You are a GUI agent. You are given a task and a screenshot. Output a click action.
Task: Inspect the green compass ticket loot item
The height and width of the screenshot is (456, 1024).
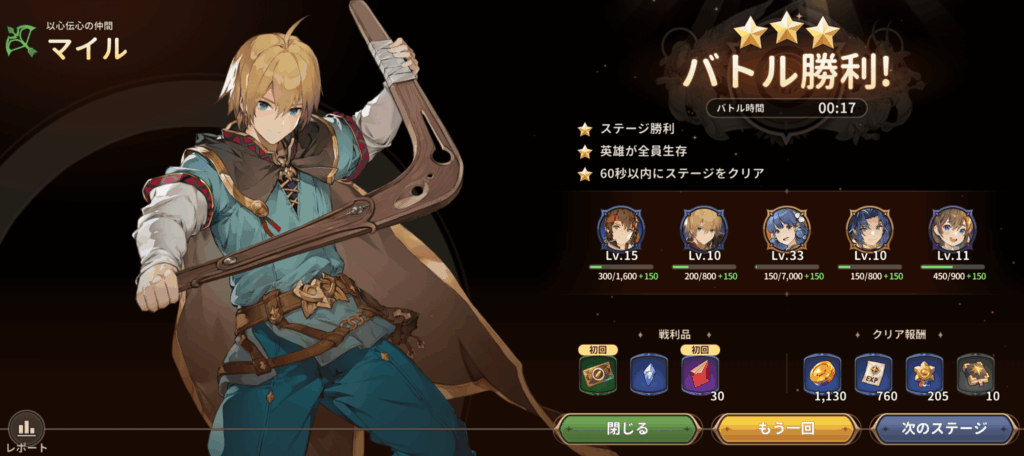(x=597, y=375)
